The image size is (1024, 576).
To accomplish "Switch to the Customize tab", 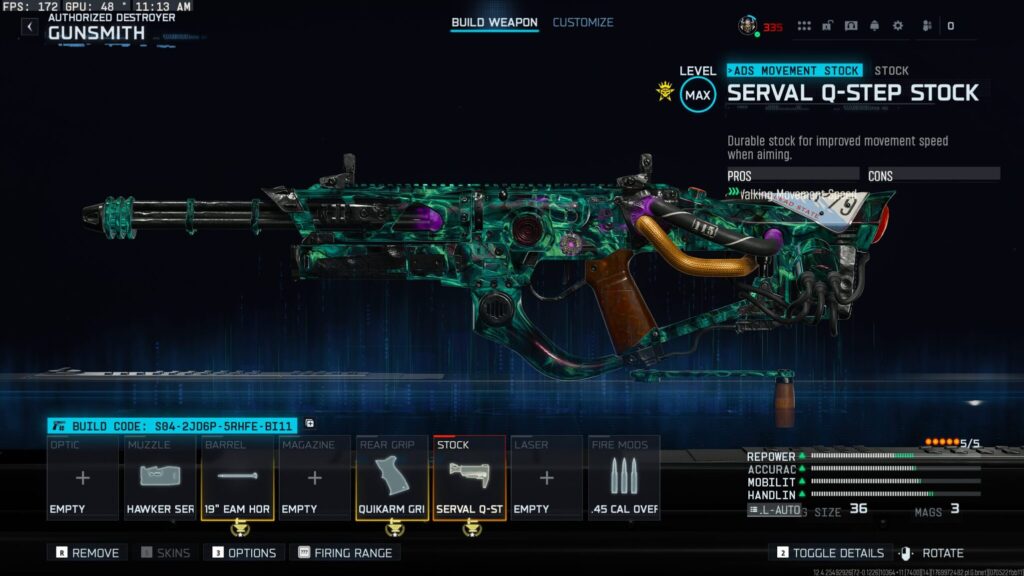I will pyautogui.click(x=583, y=22).
